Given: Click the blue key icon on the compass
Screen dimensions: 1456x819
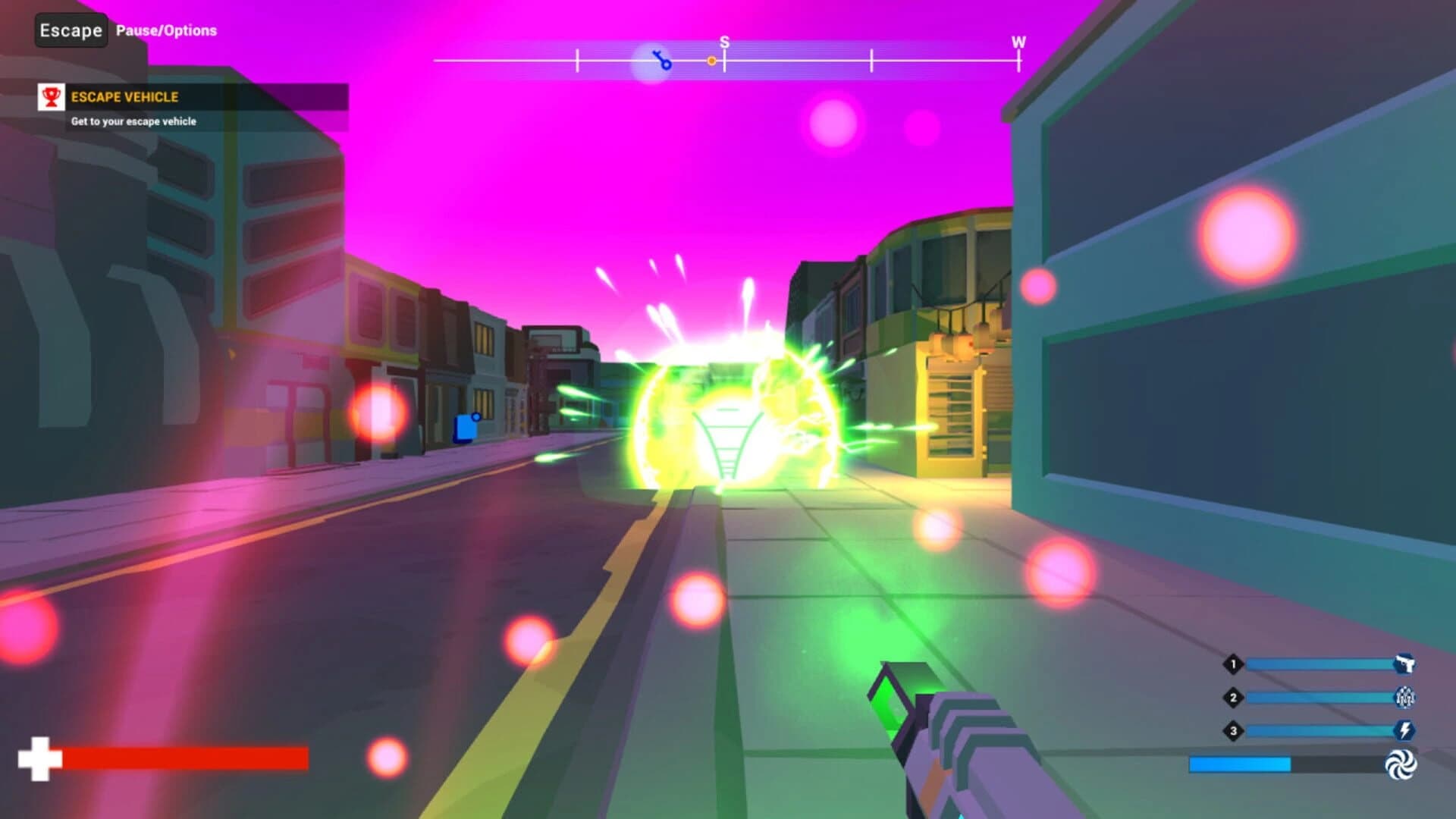Looking at the screenshot, I should coord(661,61).
